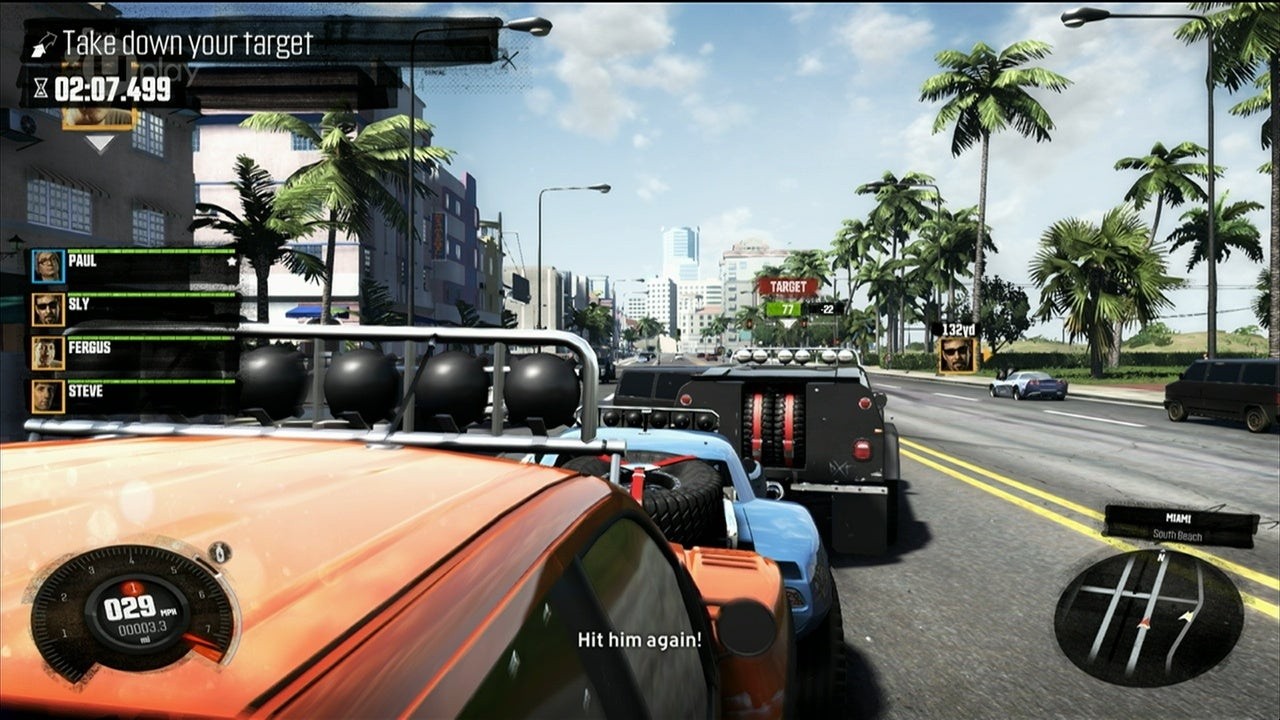This screenshot has height=720, width=1280.
Task: Click the Miami South Beach location label
Action: click(1180, 525)
